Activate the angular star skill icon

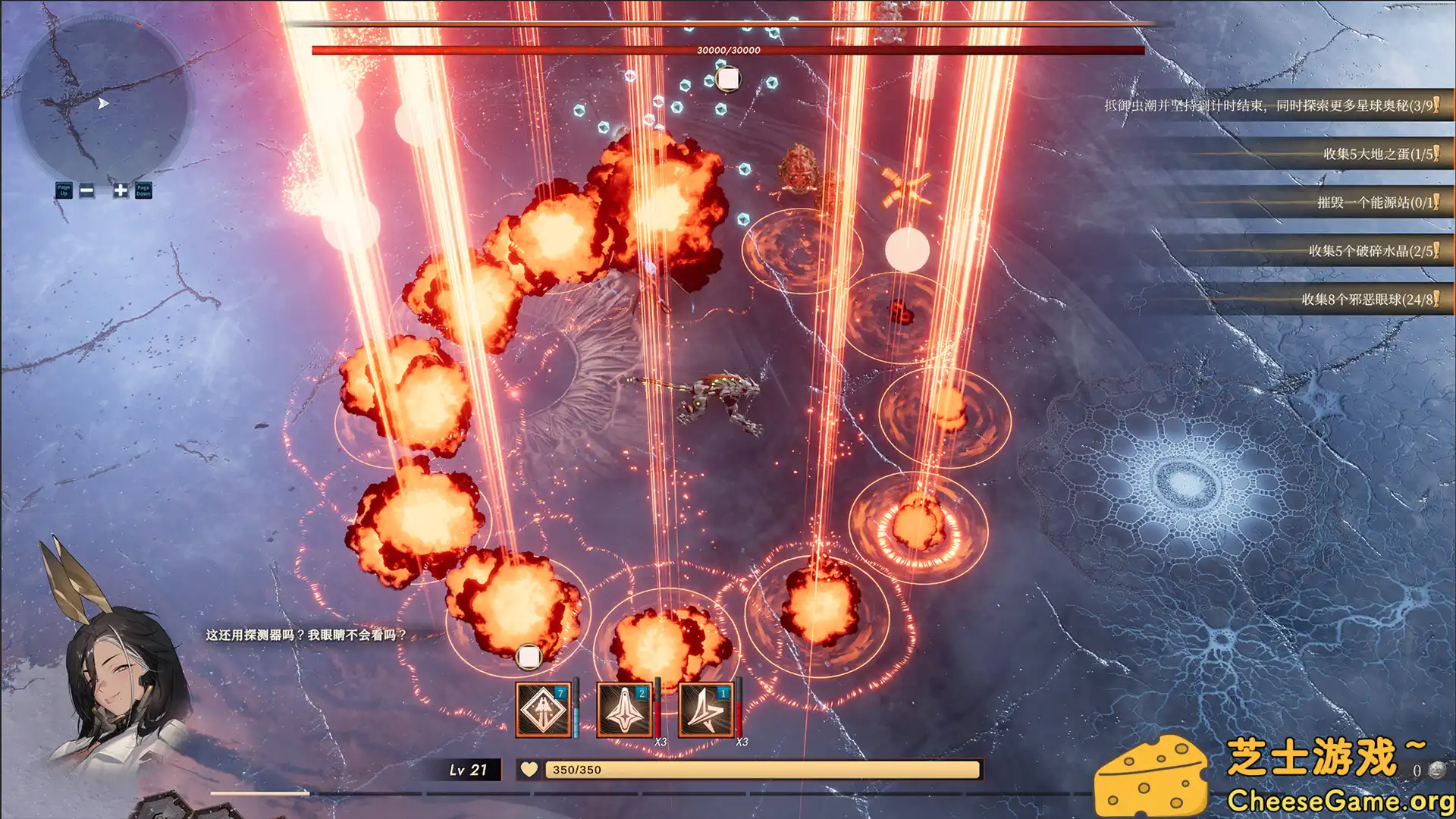(x=706, y=710)
